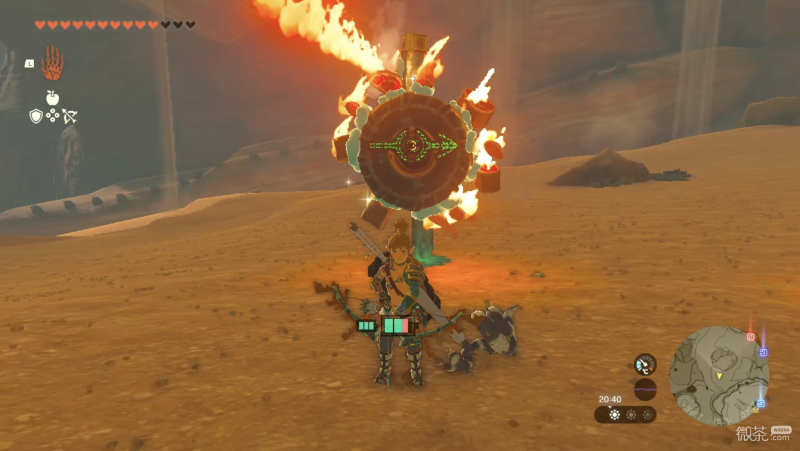Open the bow and arrow quick-select icon
This screenshot has width=800, height=451.
pyautogui.click(x=70, y=116)
